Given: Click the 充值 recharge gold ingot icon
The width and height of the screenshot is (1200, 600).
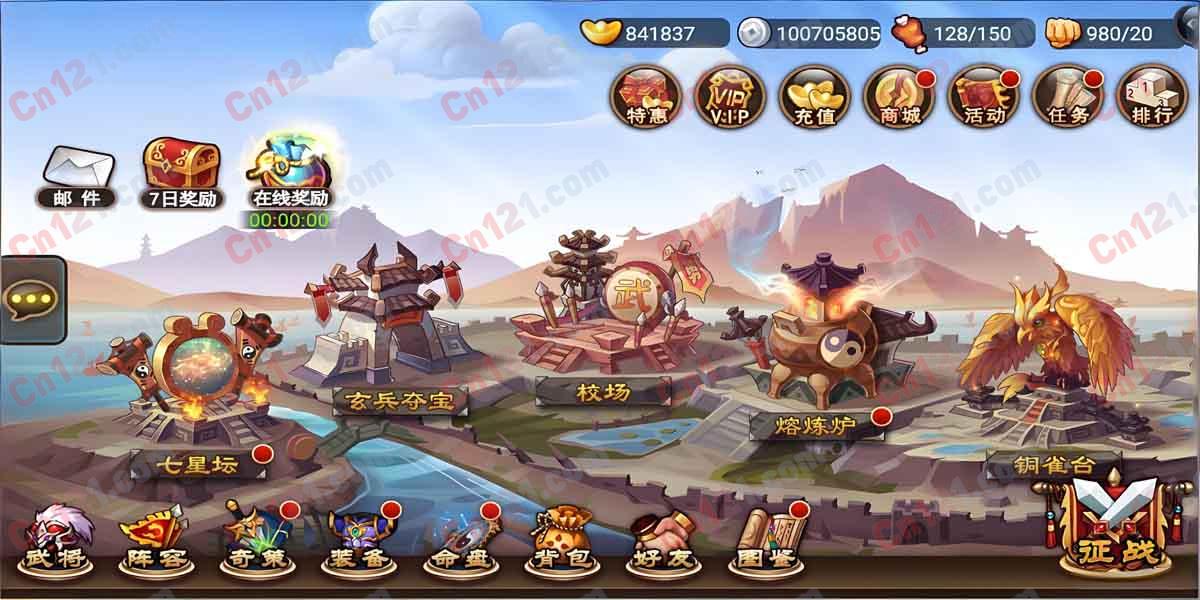Looking at the screenshot, I should [814, 97].
